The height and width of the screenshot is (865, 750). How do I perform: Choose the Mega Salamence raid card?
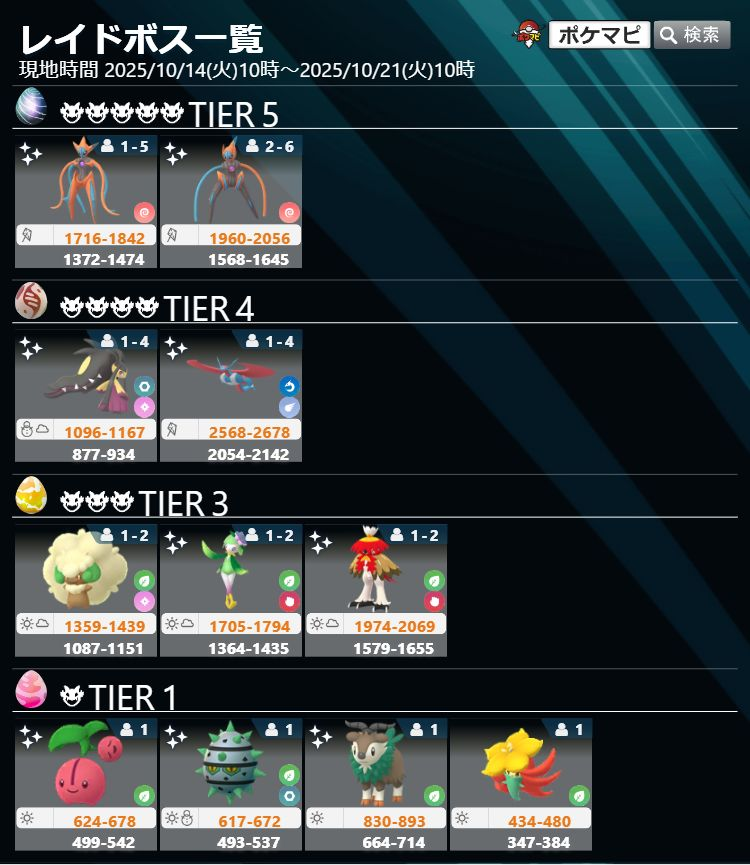(x=231, y=395)
